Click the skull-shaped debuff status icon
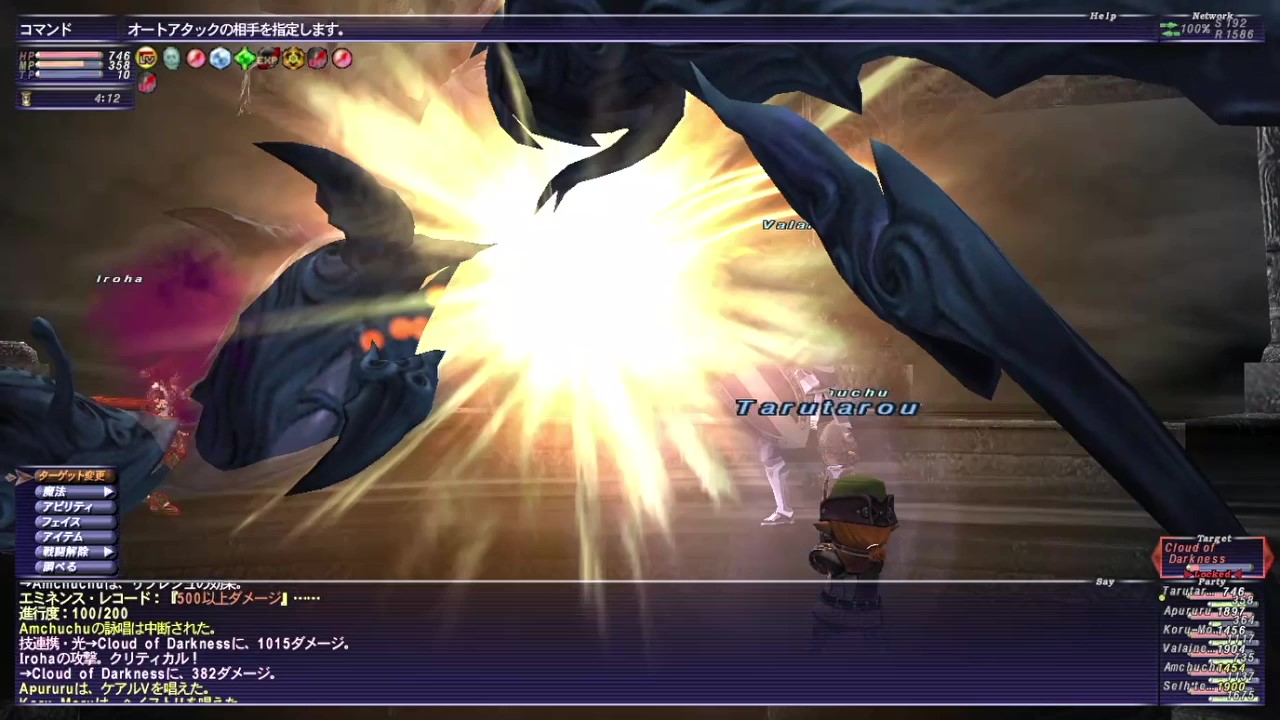The height and width of the screenshot is (720, 1280). click(x=172, y=58)
